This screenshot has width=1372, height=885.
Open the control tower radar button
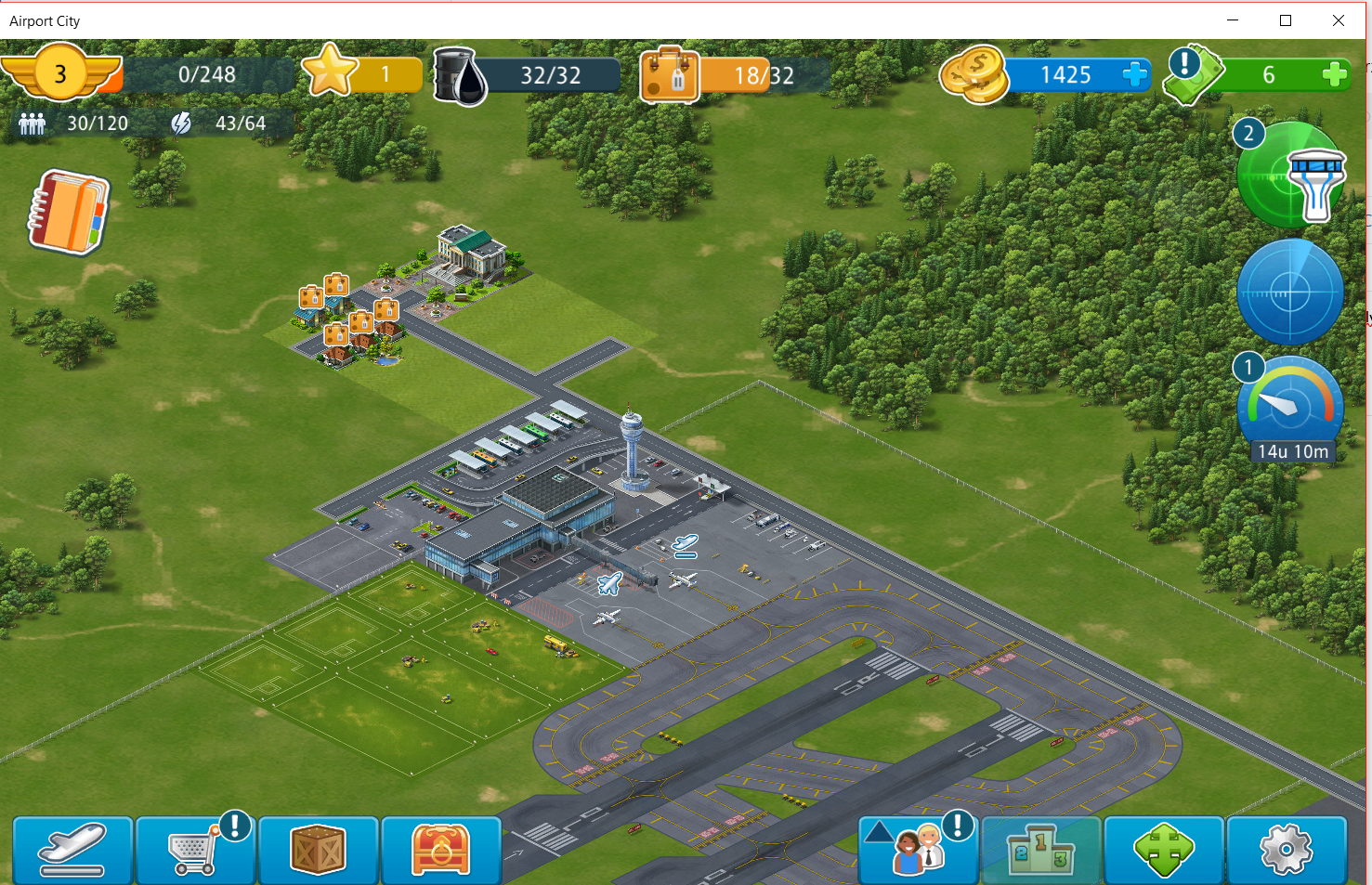coord(1292,176)
